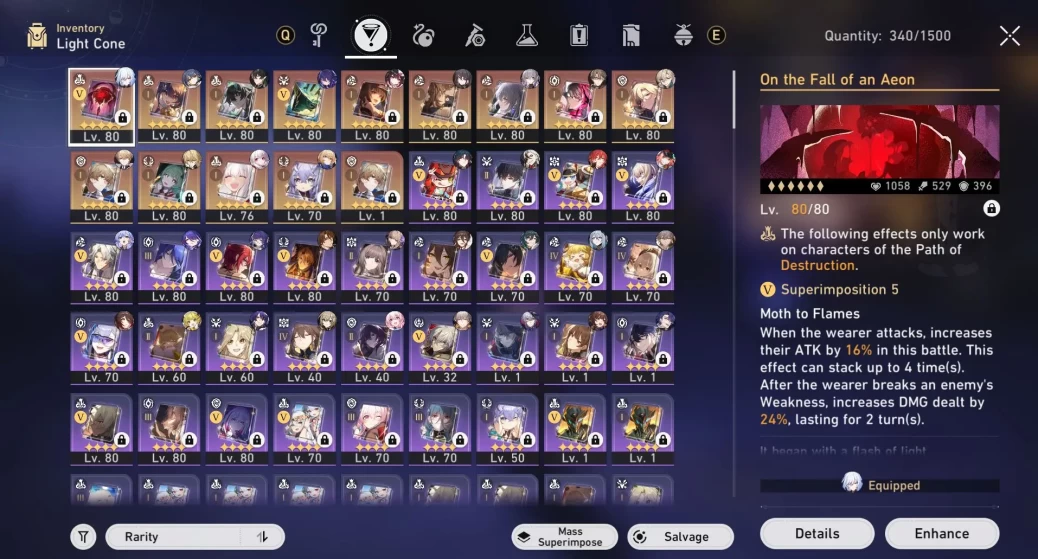1038x559 pixels.
Task: Open the Rarity sort dropdown
Action: [173, 537]
